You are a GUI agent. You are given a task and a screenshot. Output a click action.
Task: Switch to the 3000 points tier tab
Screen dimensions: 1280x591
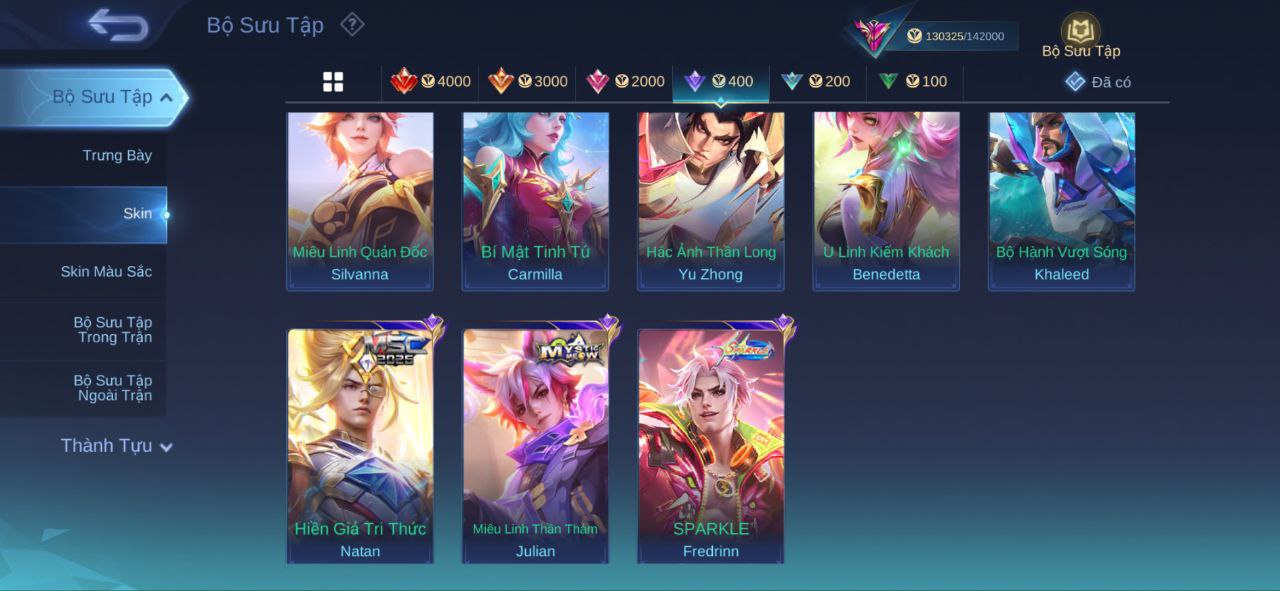coord(528,82)
